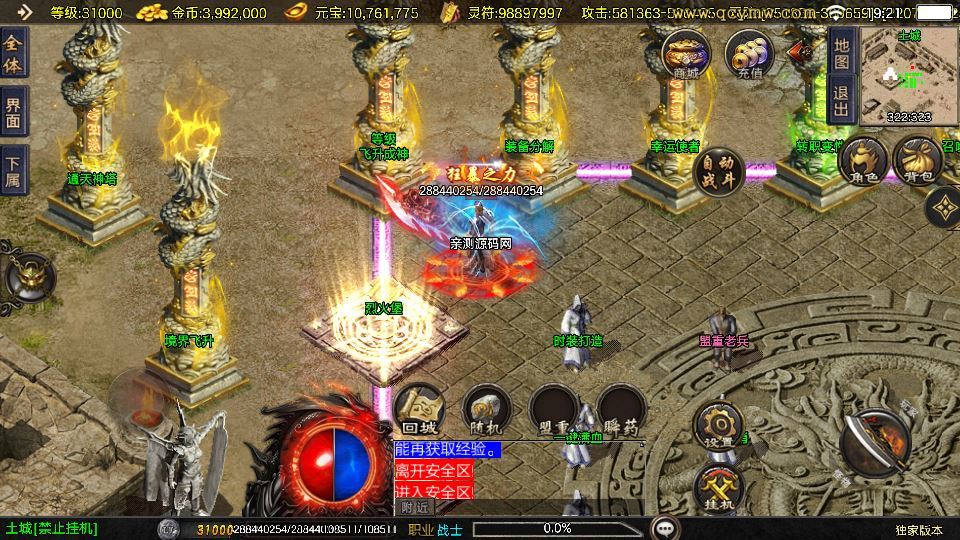The height and width of the screenshot is (540, 960).
Task: Click the 退出 exit button
Action: pos(842,98)
